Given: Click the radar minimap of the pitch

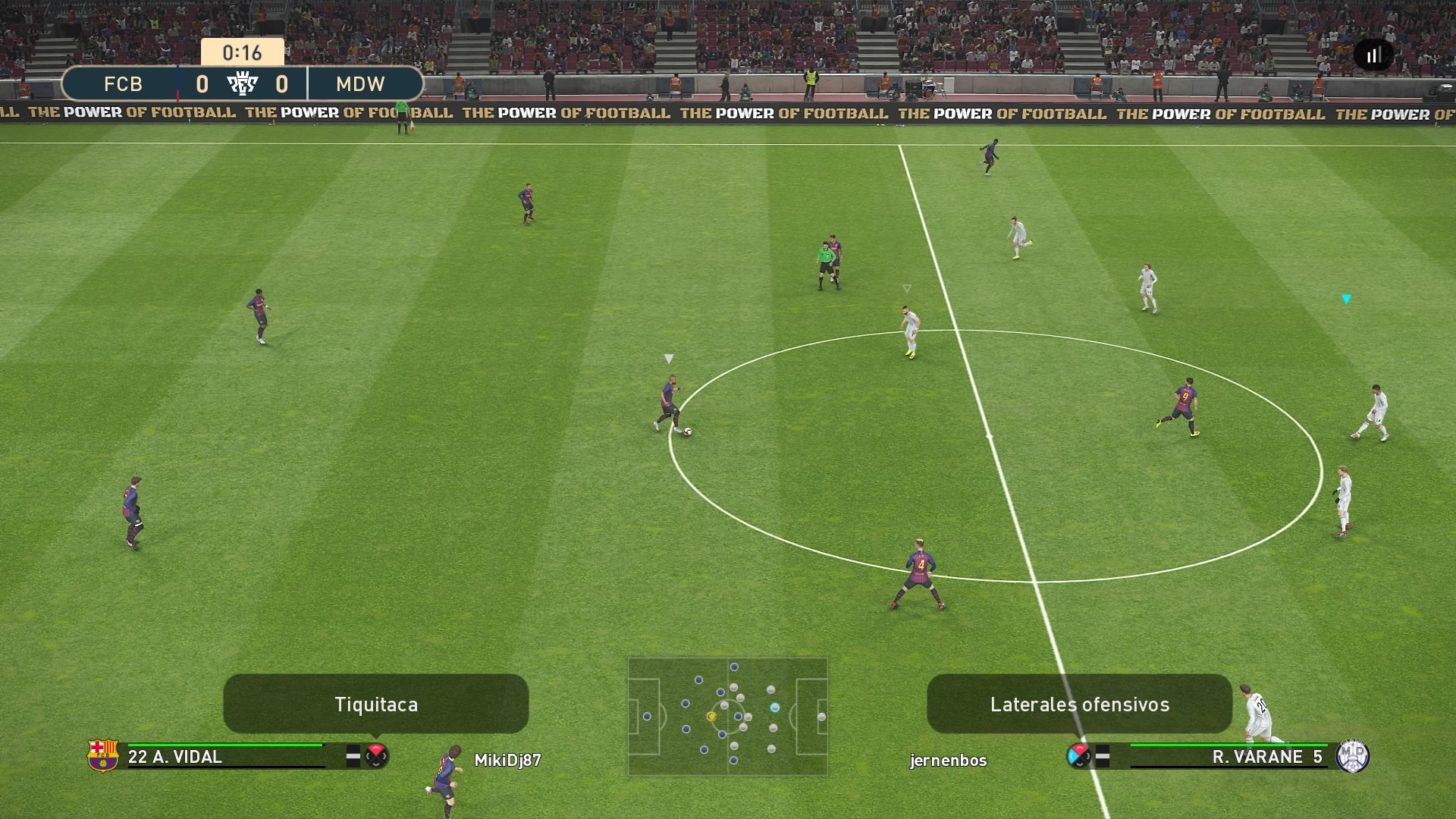Looking at the screenshot, I should pyautogui.click(x=727, y=717).
